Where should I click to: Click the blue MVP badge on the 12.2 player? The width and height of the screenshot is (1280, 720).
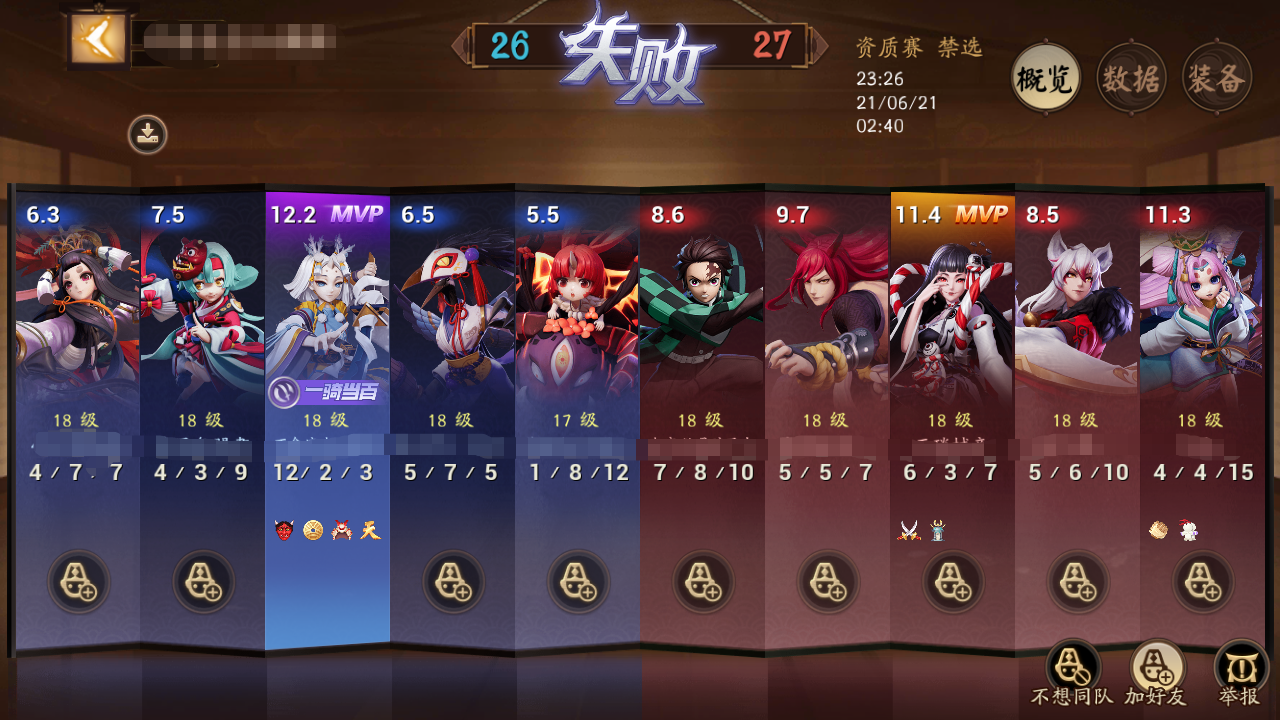[357, 211]
